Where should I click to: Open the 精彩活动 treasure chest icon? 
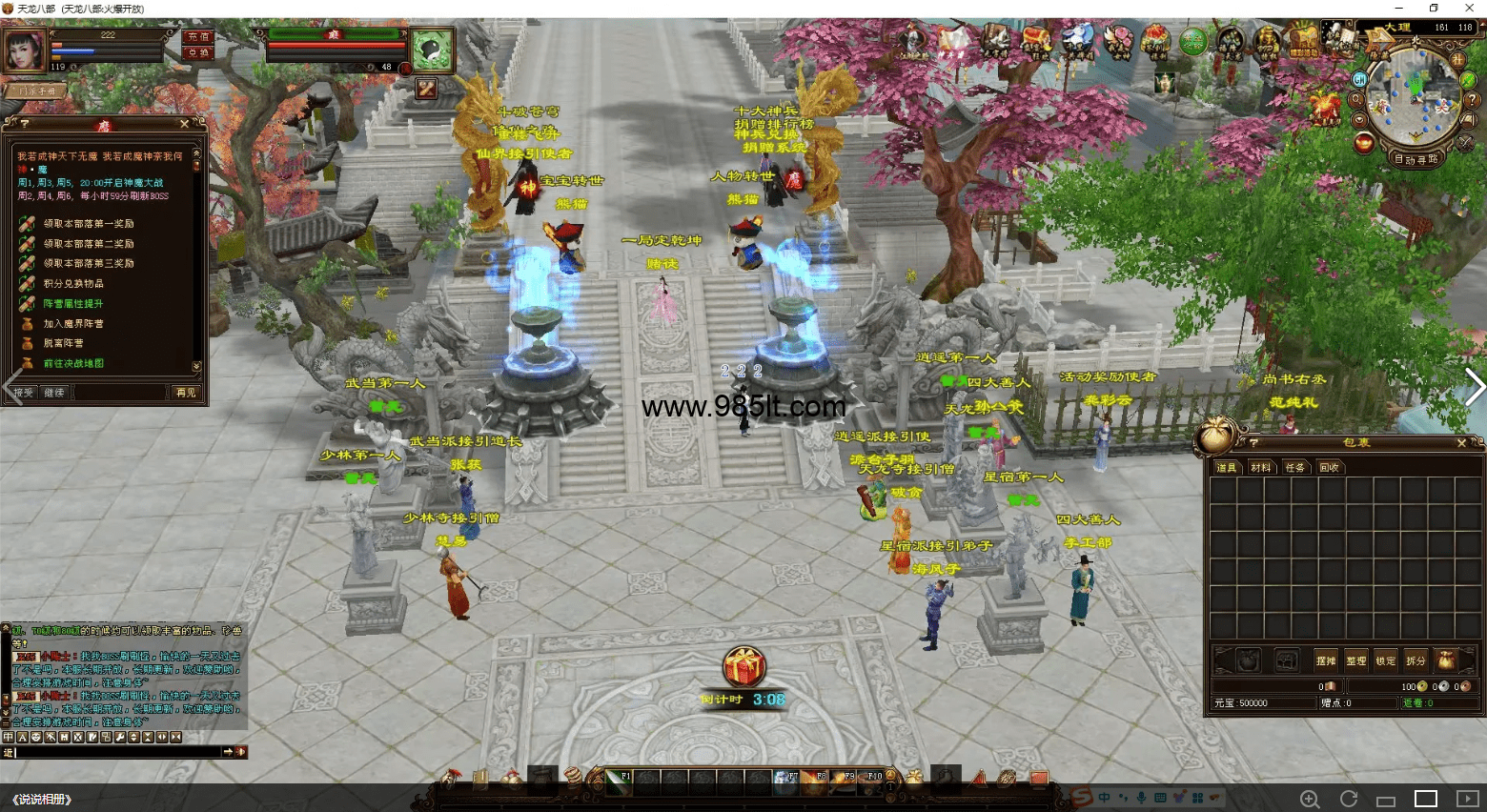pos(1302,40)
